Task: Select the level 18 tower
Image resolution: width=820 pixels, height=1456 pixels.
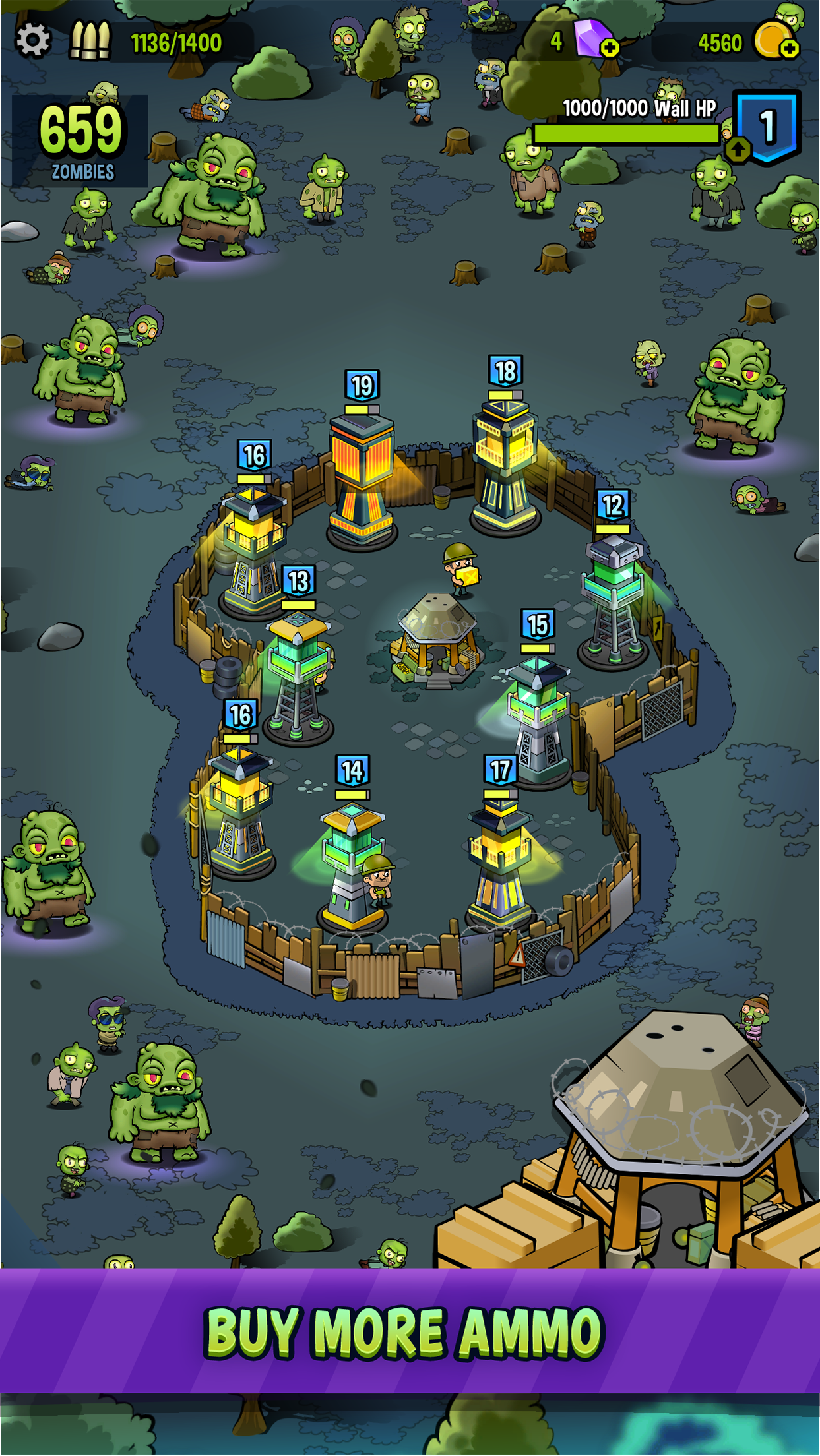Action: 505,462
